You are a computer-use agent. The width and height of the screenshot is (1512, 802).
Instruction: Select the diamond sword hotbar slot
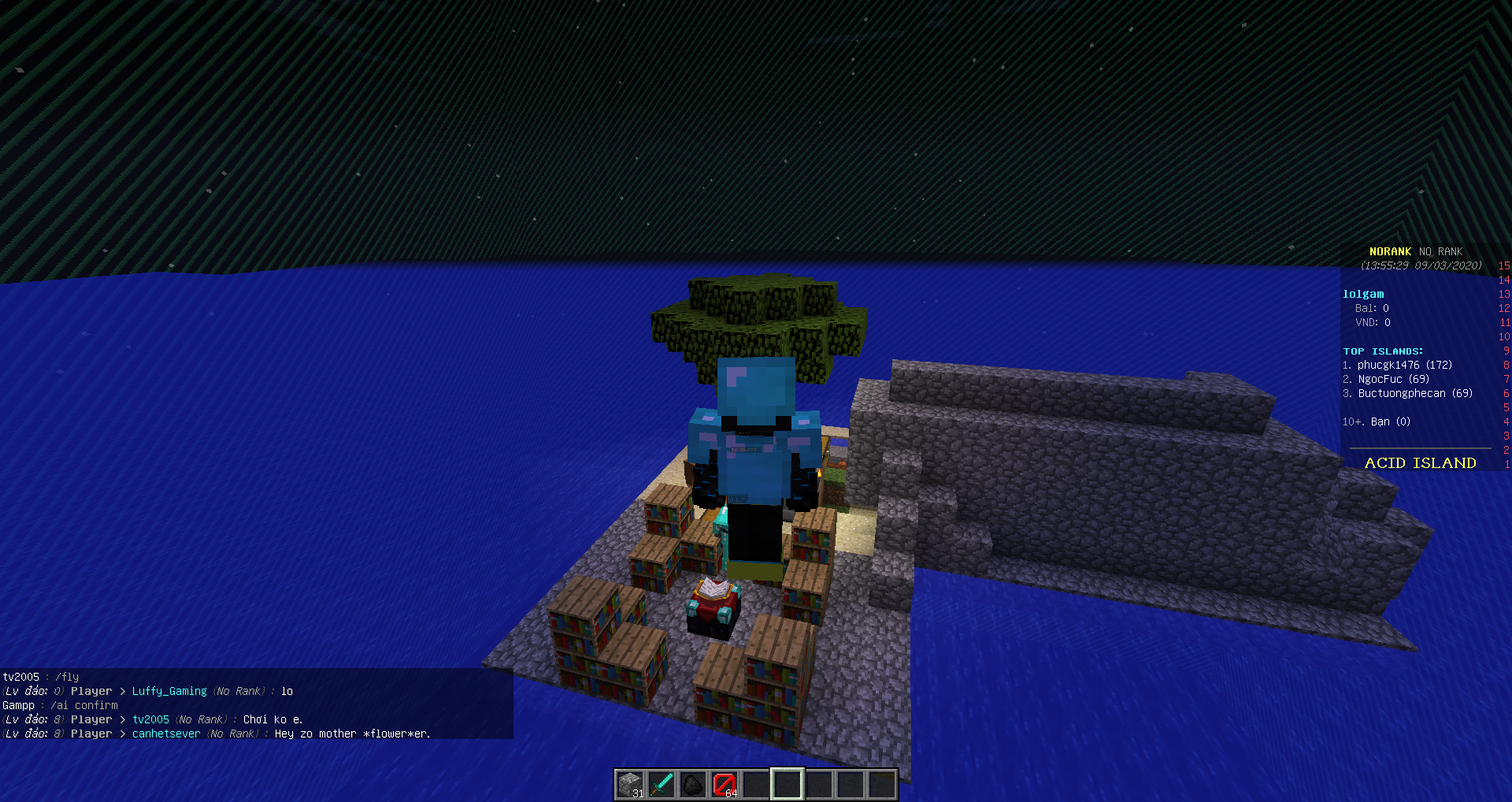661,785
